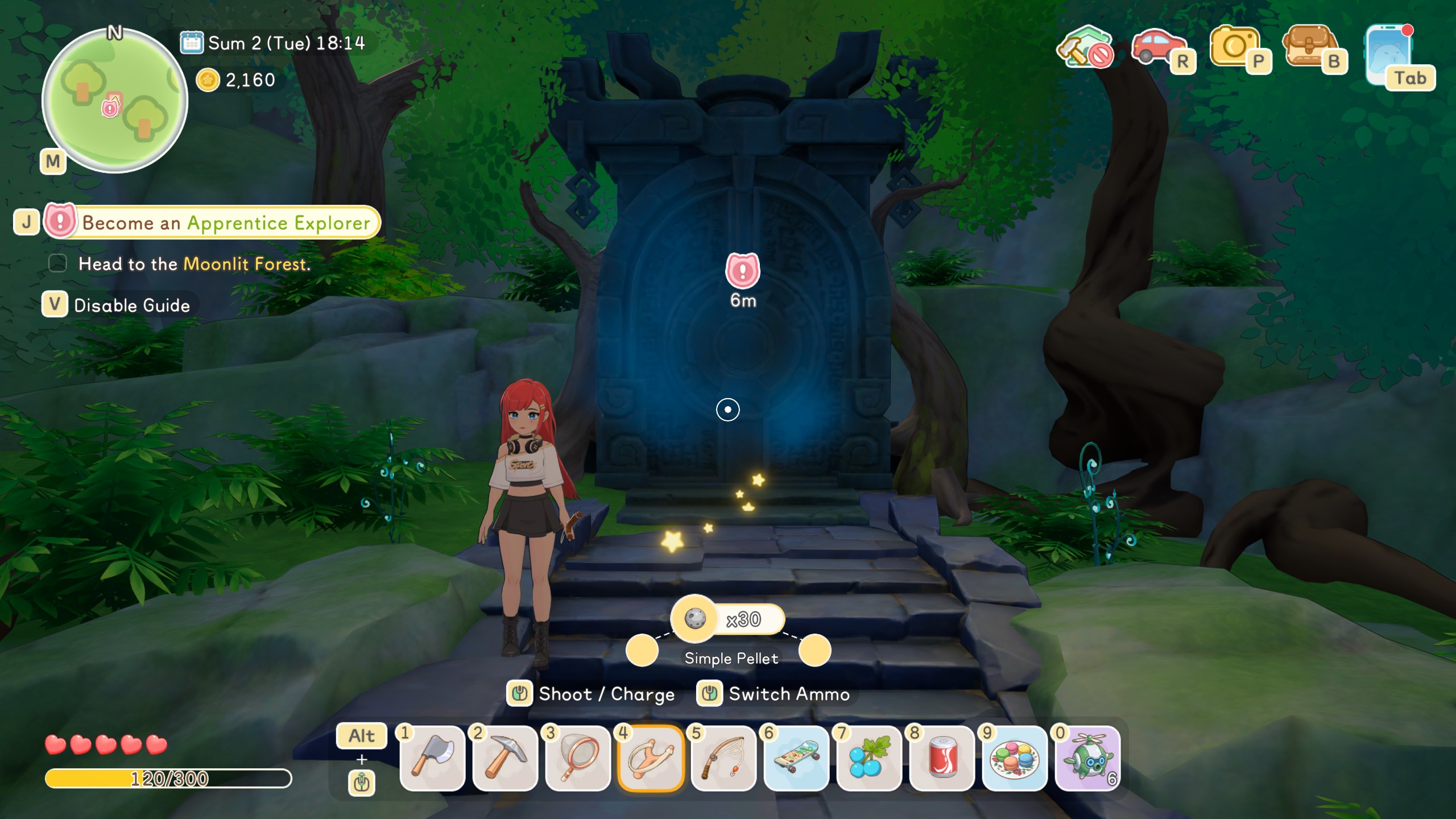Viewport: 1456px width, 819px height.
Task: Open the circular minimap
Action: [115, 101]
